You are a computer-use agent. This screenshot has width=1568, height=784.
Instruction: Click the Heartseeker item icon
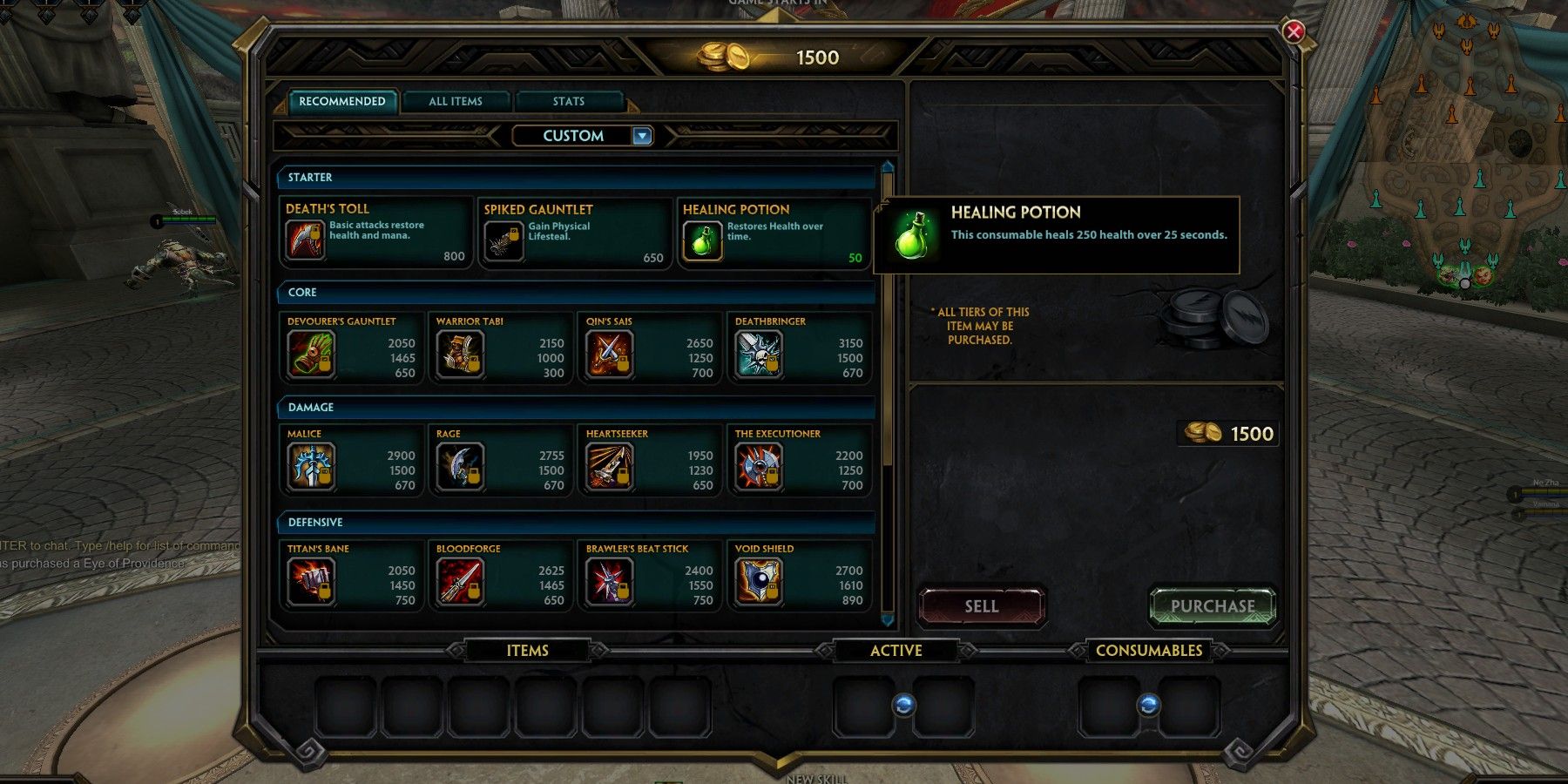tap(610, 468)
